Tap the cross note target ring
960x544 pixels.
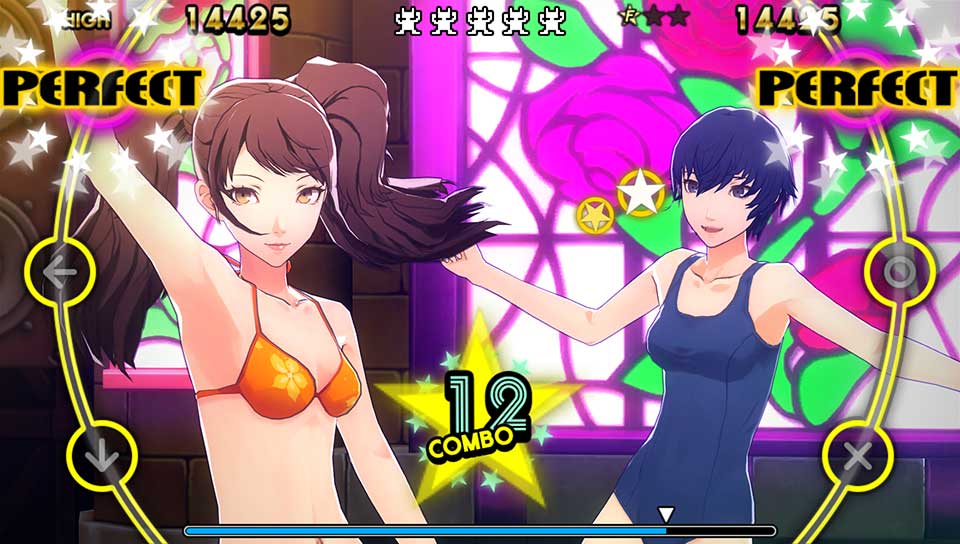[x=858, y=457]
